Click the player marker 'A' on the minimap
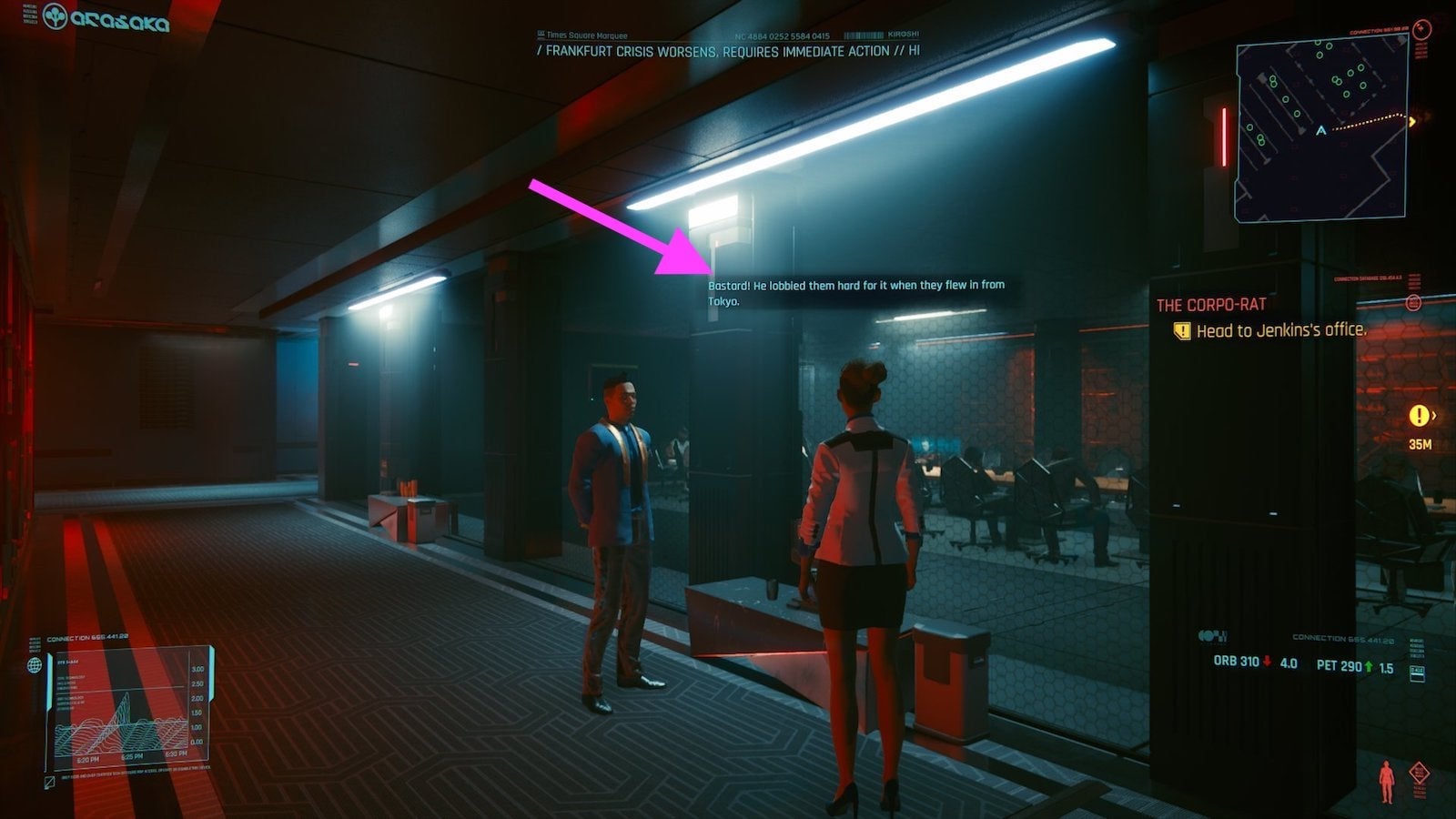The height and width of the screenshot is (819, 1456). point(1319,131)
